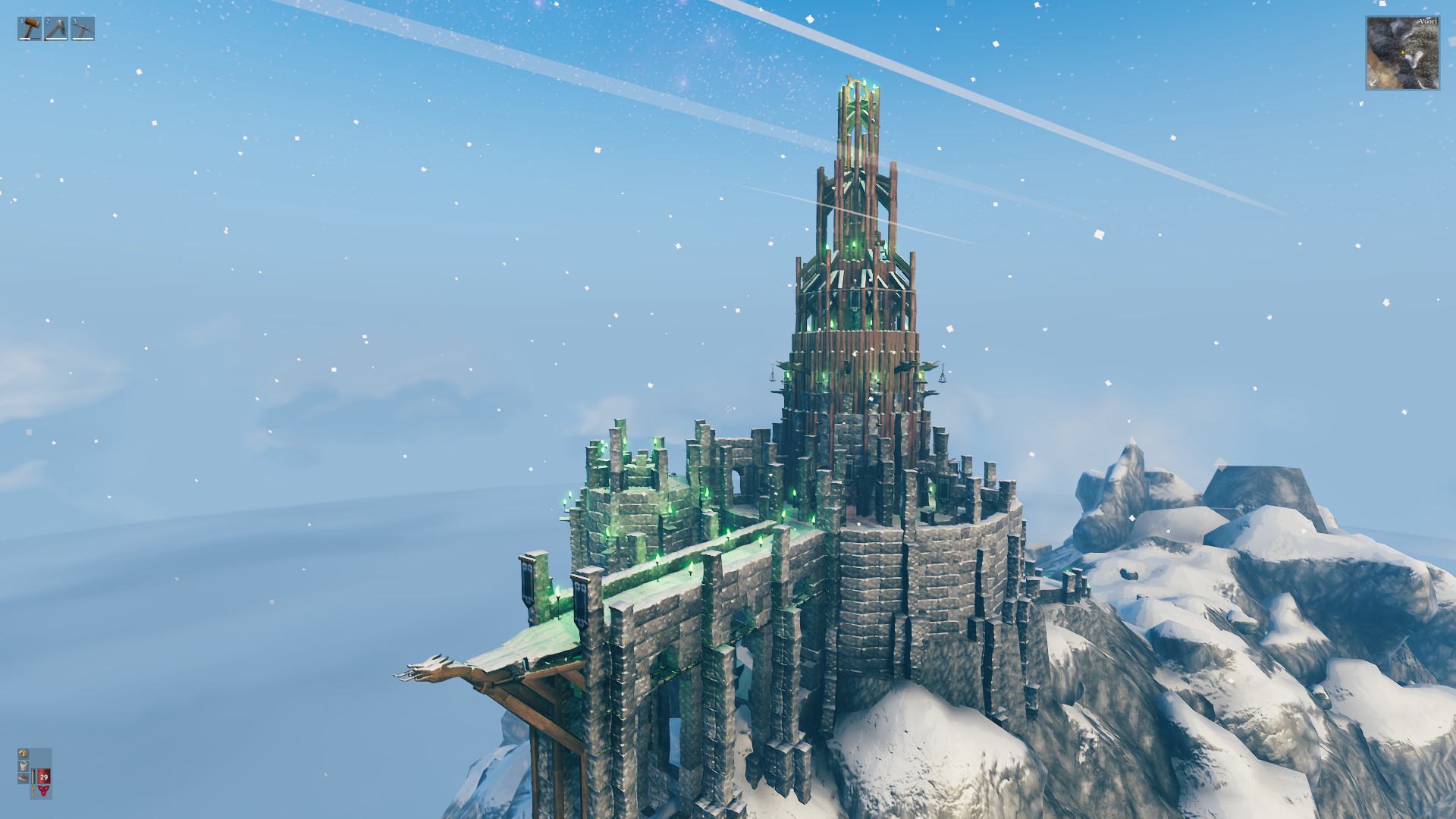Image resolution: width=1456 pixels, height=819 pixels.
Task: Select the Vuori location name on the minimap
Action: [1429, 21]
